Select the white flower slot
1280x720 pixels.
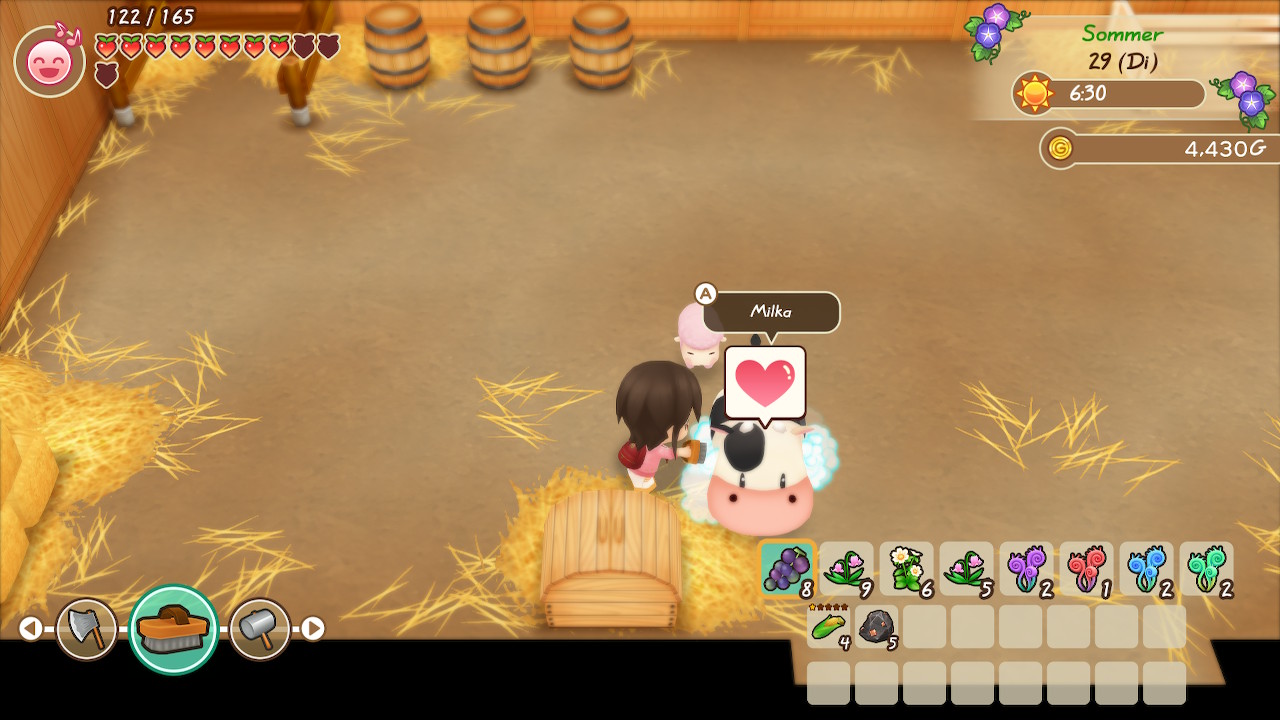tap(906, 569)
